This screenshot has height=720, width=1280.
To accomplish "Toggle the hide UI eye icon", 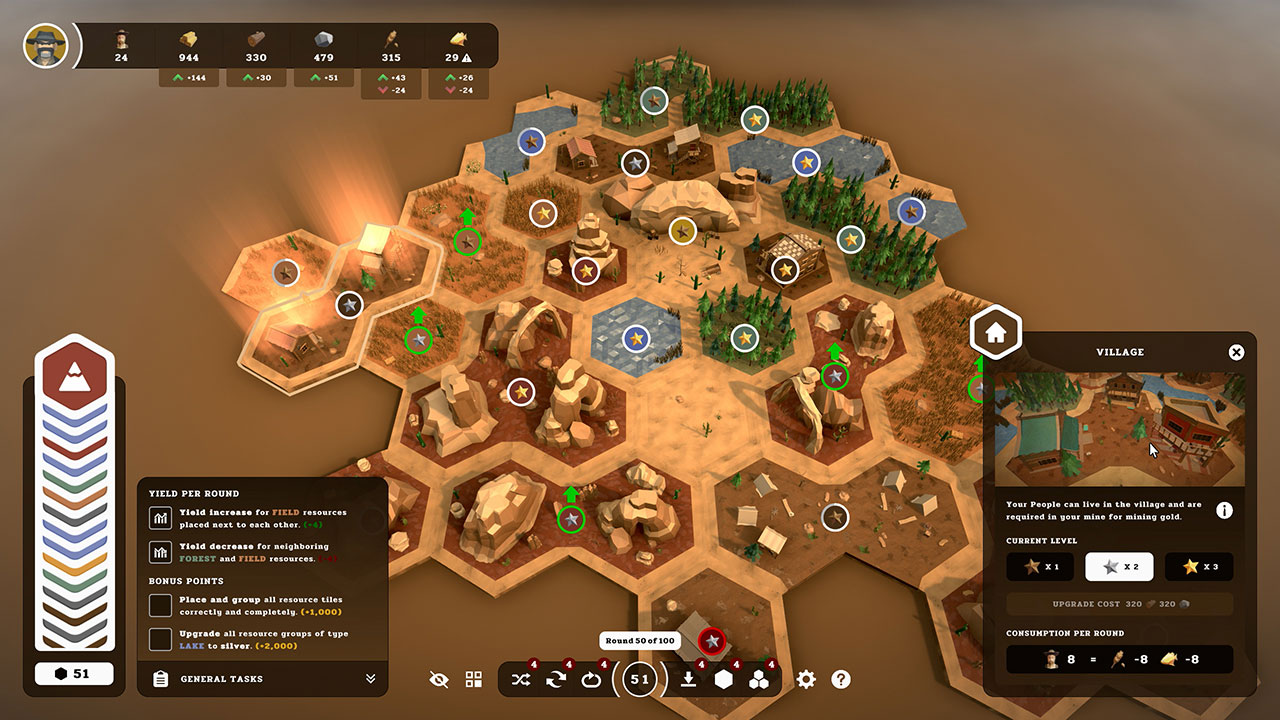I will pyautogui.click(x=439, y=679).
